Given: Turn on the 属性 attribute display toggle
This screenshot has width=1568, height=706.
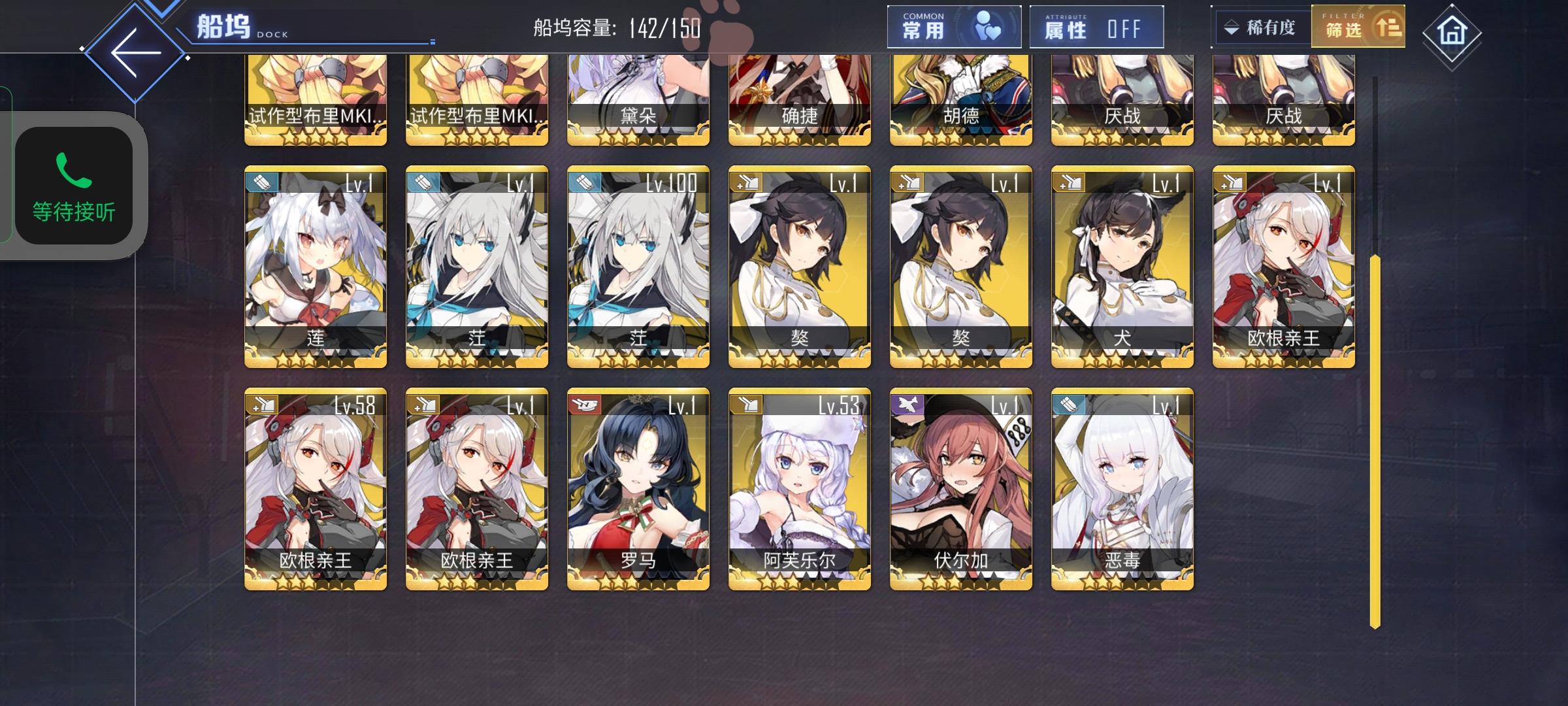Looking at the screenshot, I should 1098,27.
